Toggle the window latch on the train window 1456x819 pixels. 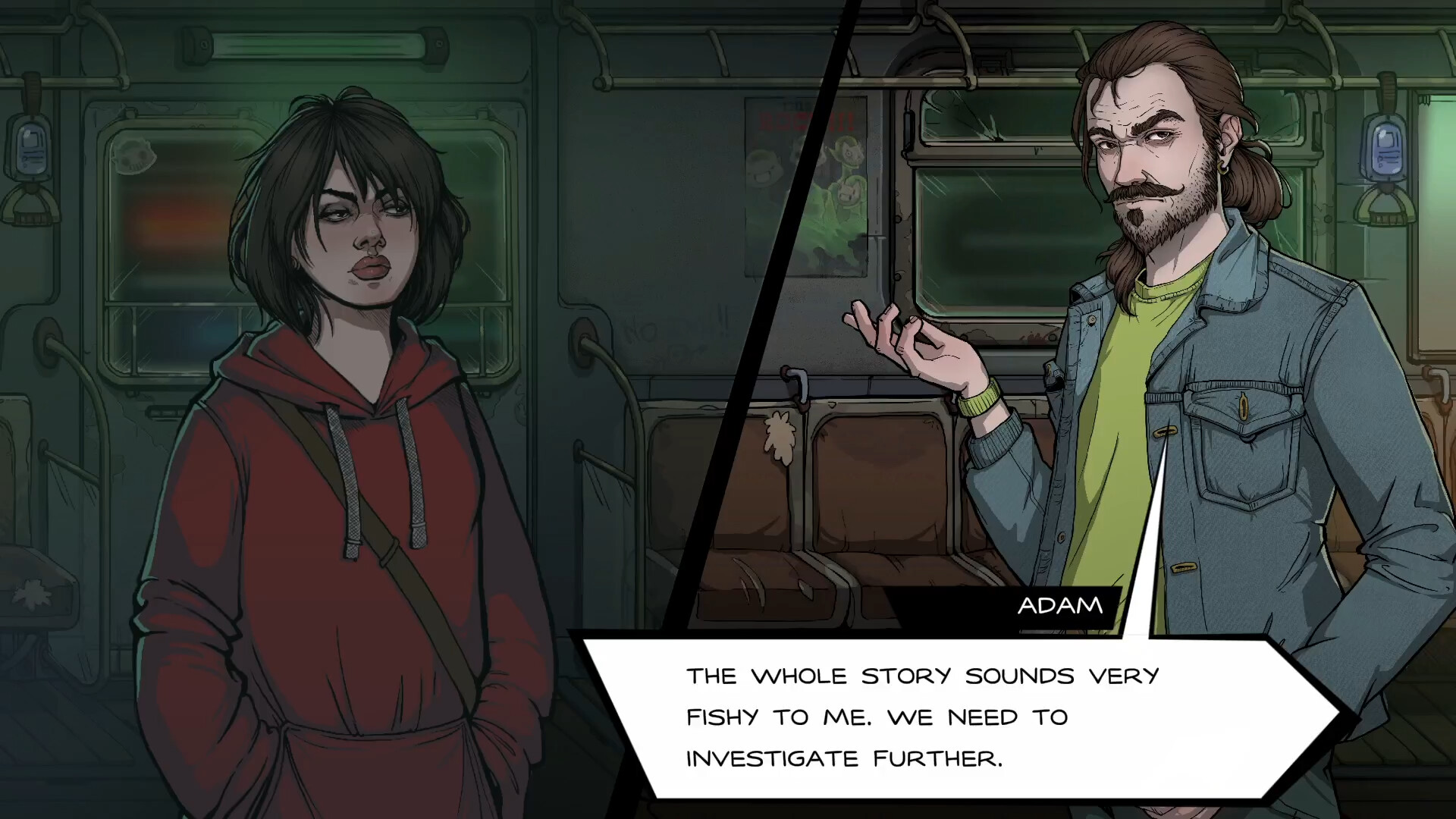click(x=797, y=383)
